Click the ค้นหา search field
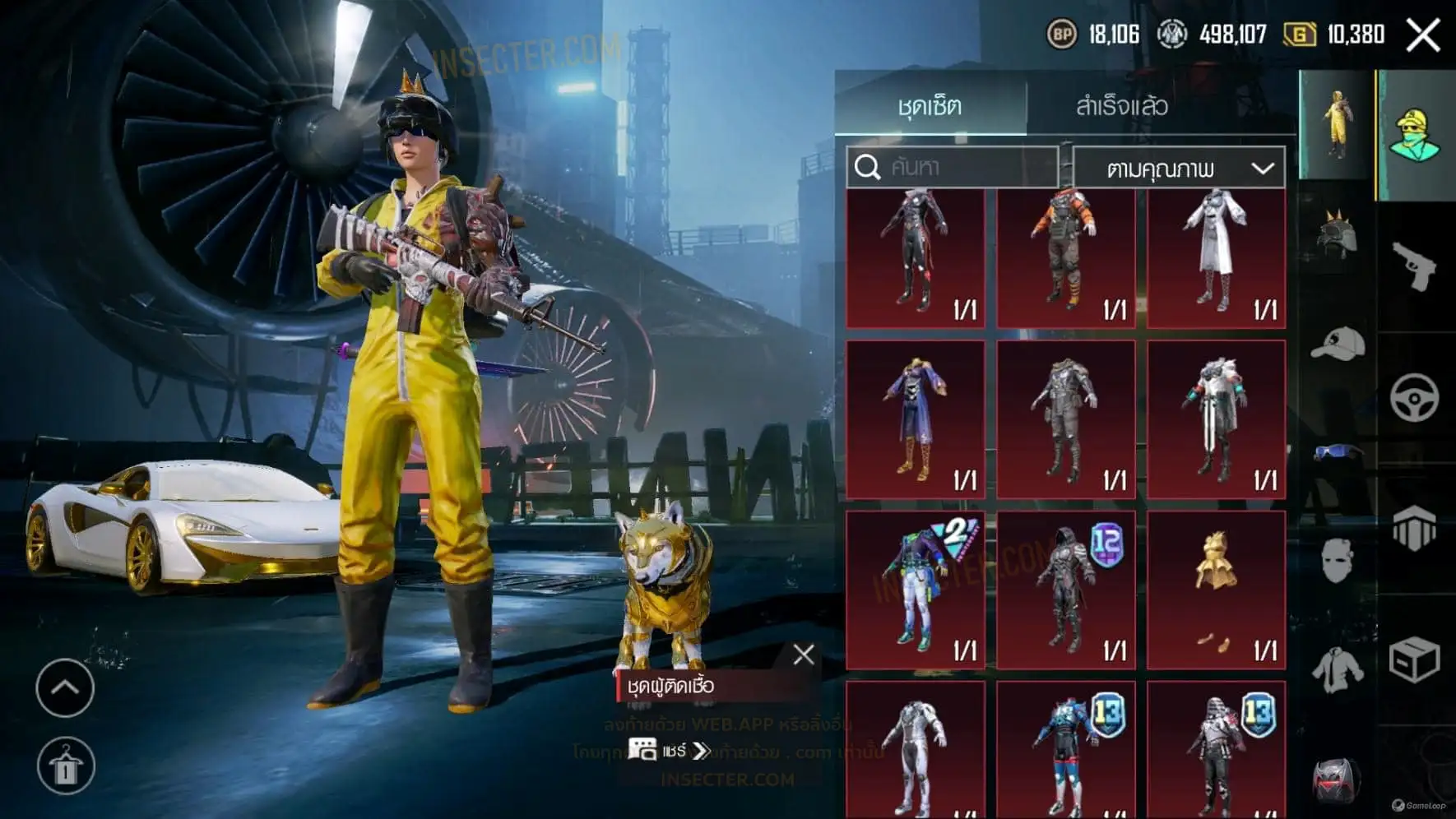 tap(953, 167)
